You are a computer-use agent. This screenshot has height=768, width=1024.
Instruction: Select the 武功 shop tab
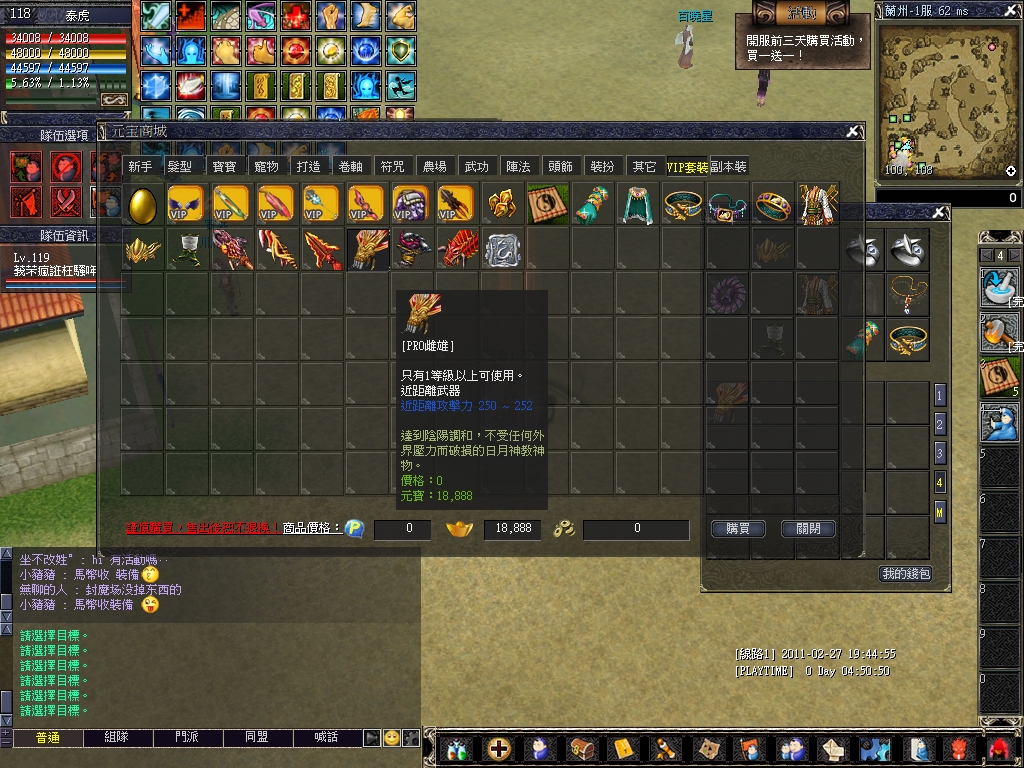click(476, 167)
